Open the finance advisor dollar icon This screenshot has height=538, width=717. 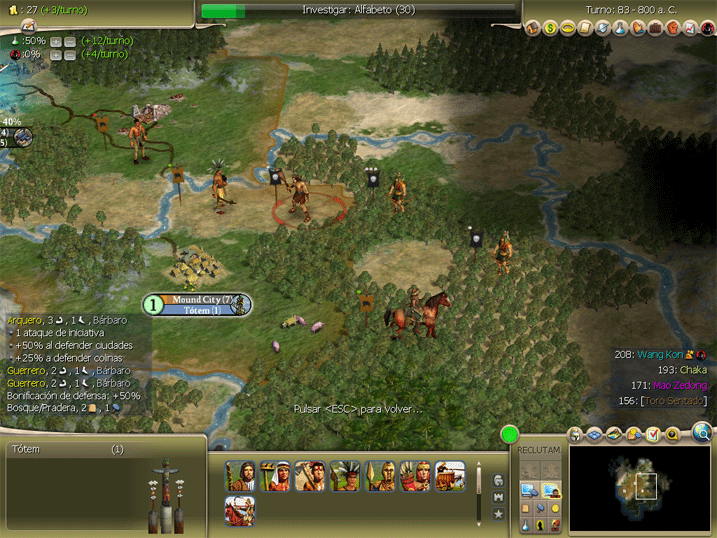[x=551, y=28]
